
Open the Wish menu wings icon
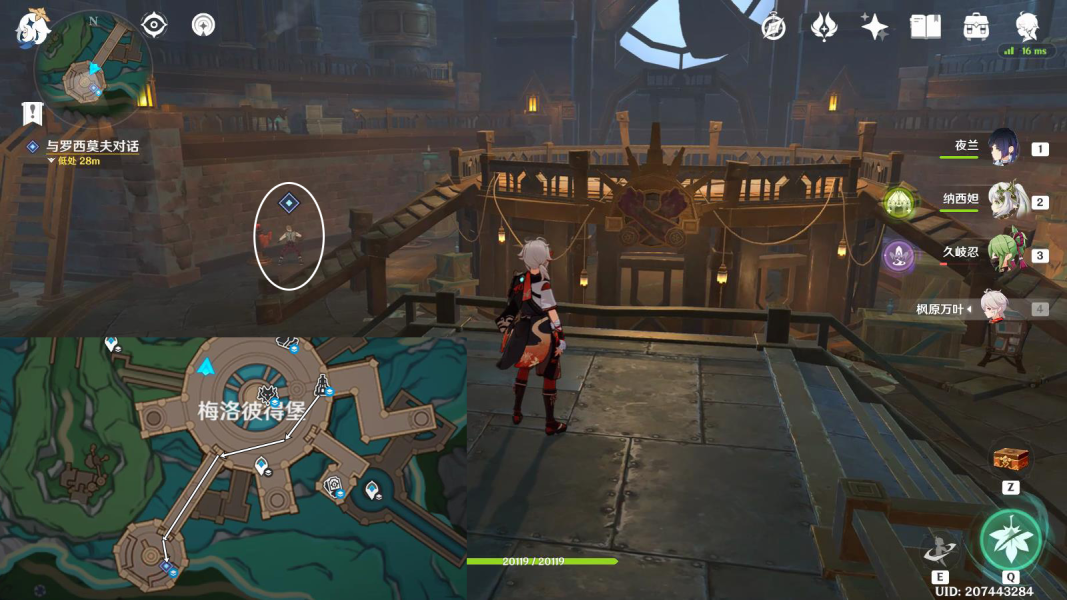click(x=823, y=27)
